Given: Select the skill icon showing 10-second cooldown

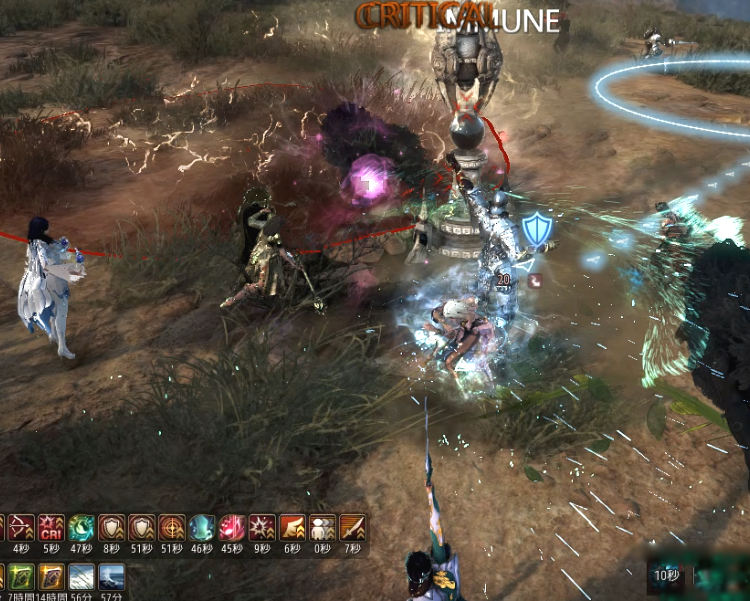Looking at the screenshot, I should point(664,576).
